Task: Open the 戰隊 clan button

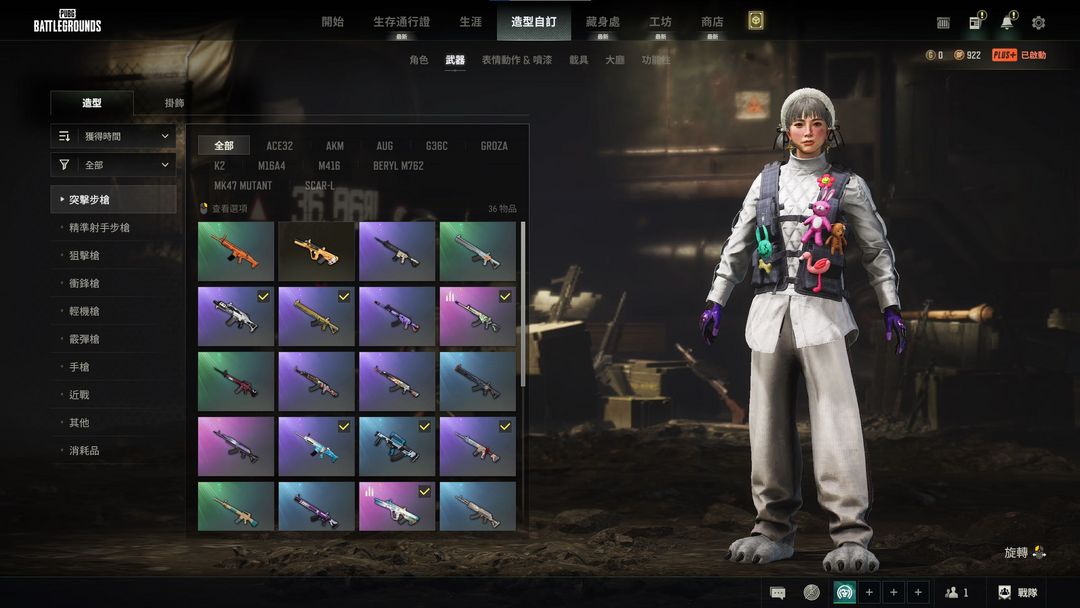Action: pos(1018,593)
